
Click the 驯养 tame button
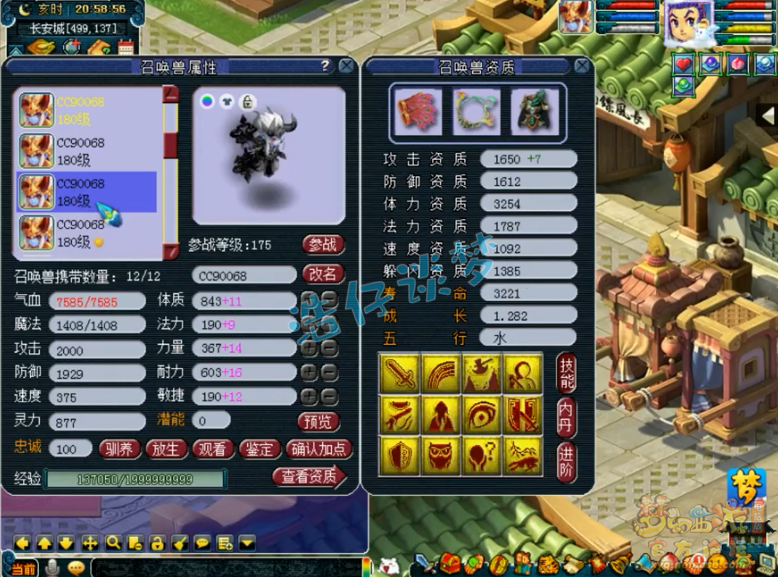tap(118, 449)
